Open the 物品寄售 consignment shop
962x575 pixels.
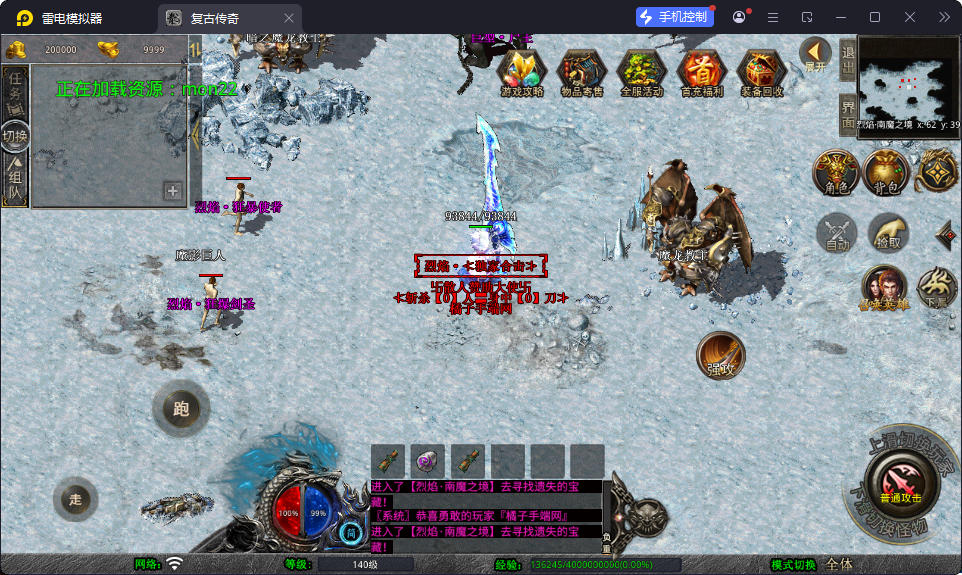click(581, 72)
